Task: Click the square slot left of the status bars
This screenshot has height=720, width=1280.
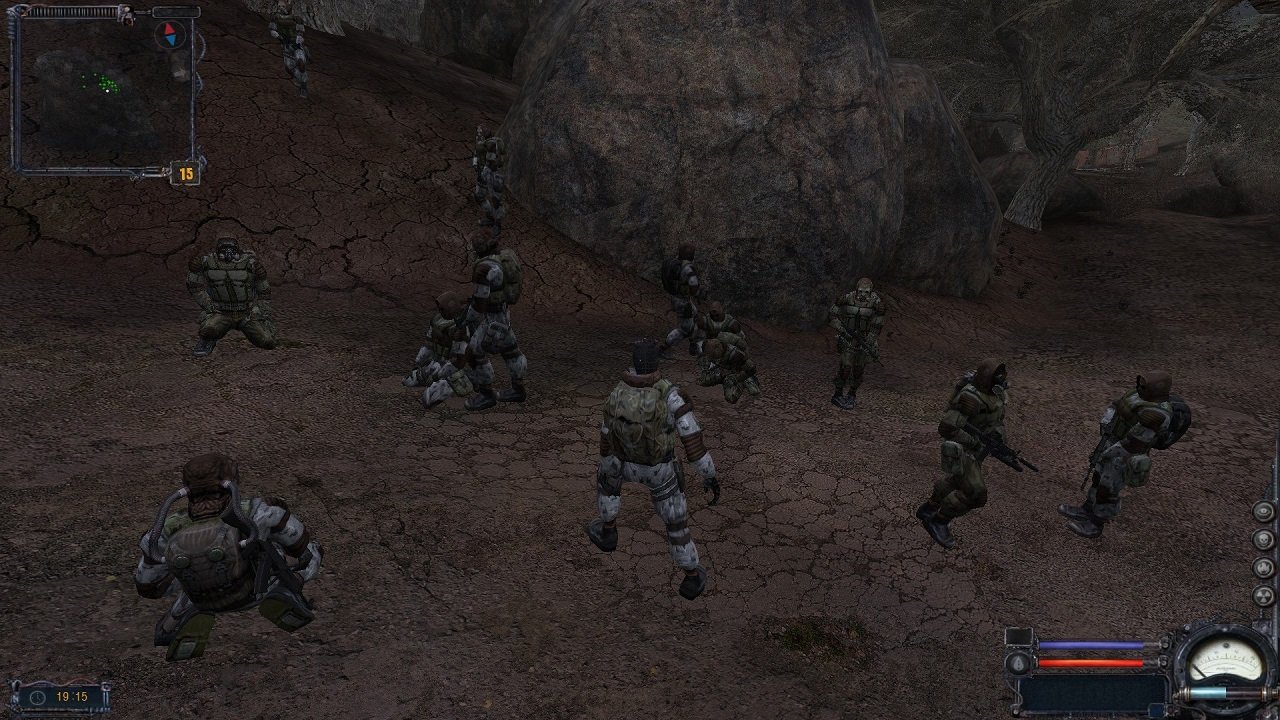Action: tap(1019, 637)
